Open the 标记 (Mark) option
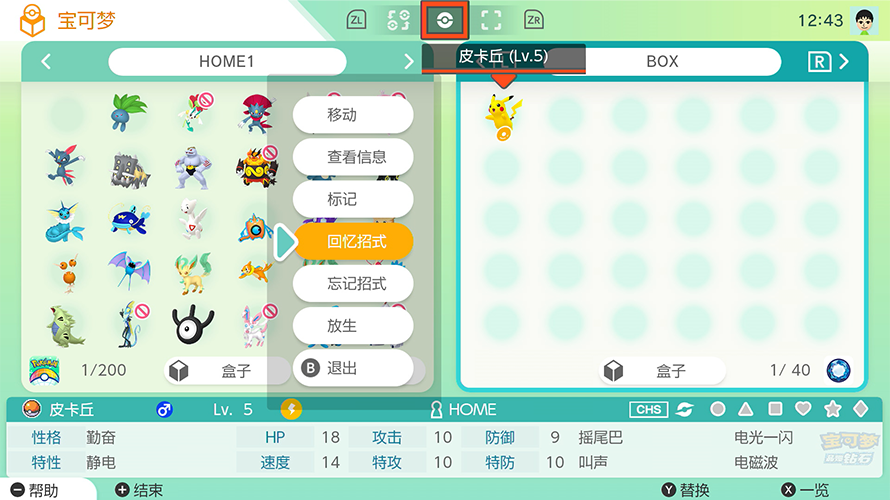 tap(353, 199)
